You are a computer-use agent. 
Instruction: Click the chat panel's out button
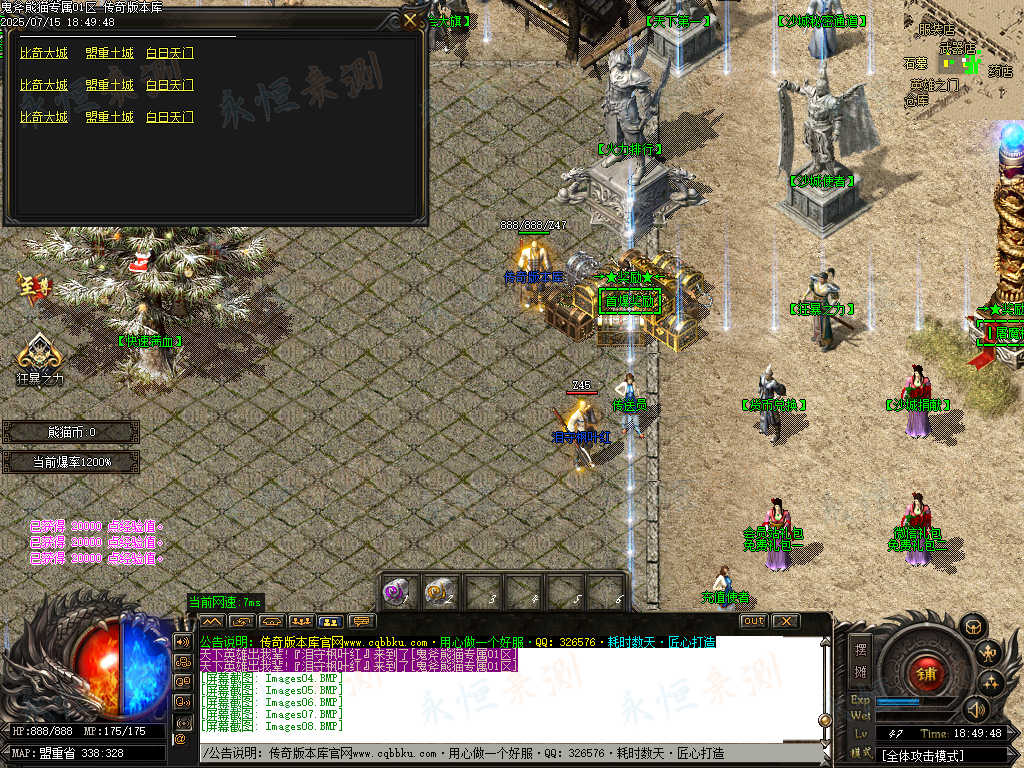pos(753,621)
